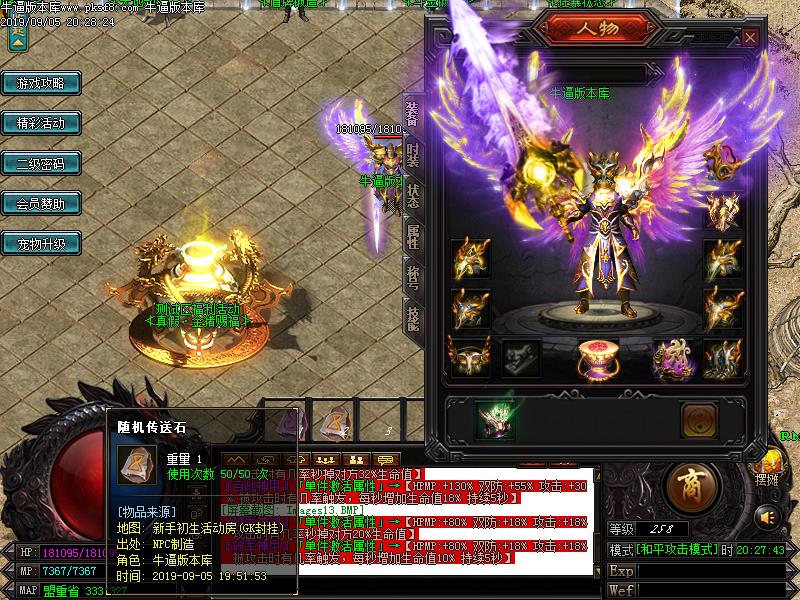Open the 摆摊 stall button
The height and width of the screenshot is (600, 800).
click(x=766, y=470)
